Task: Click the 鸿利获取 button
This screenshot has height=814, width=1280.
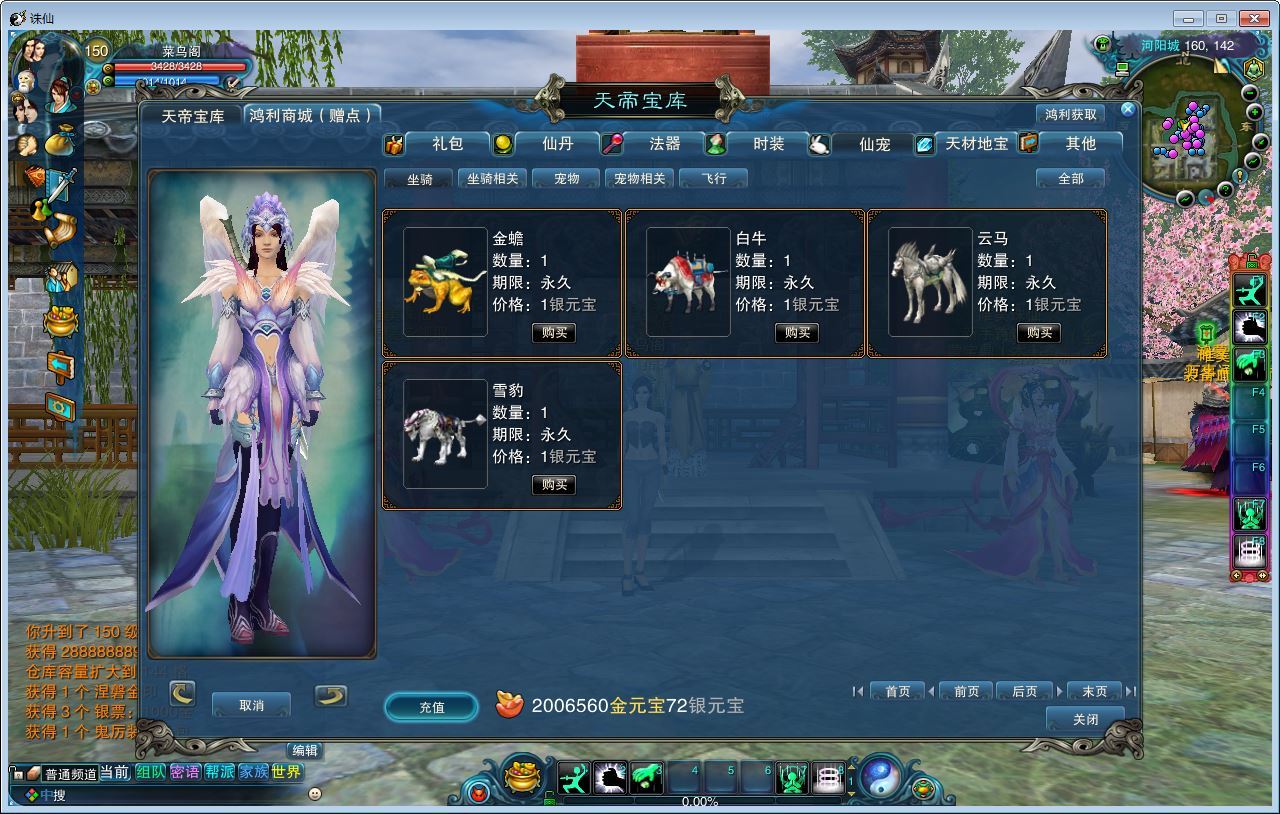Action: 1070,115
